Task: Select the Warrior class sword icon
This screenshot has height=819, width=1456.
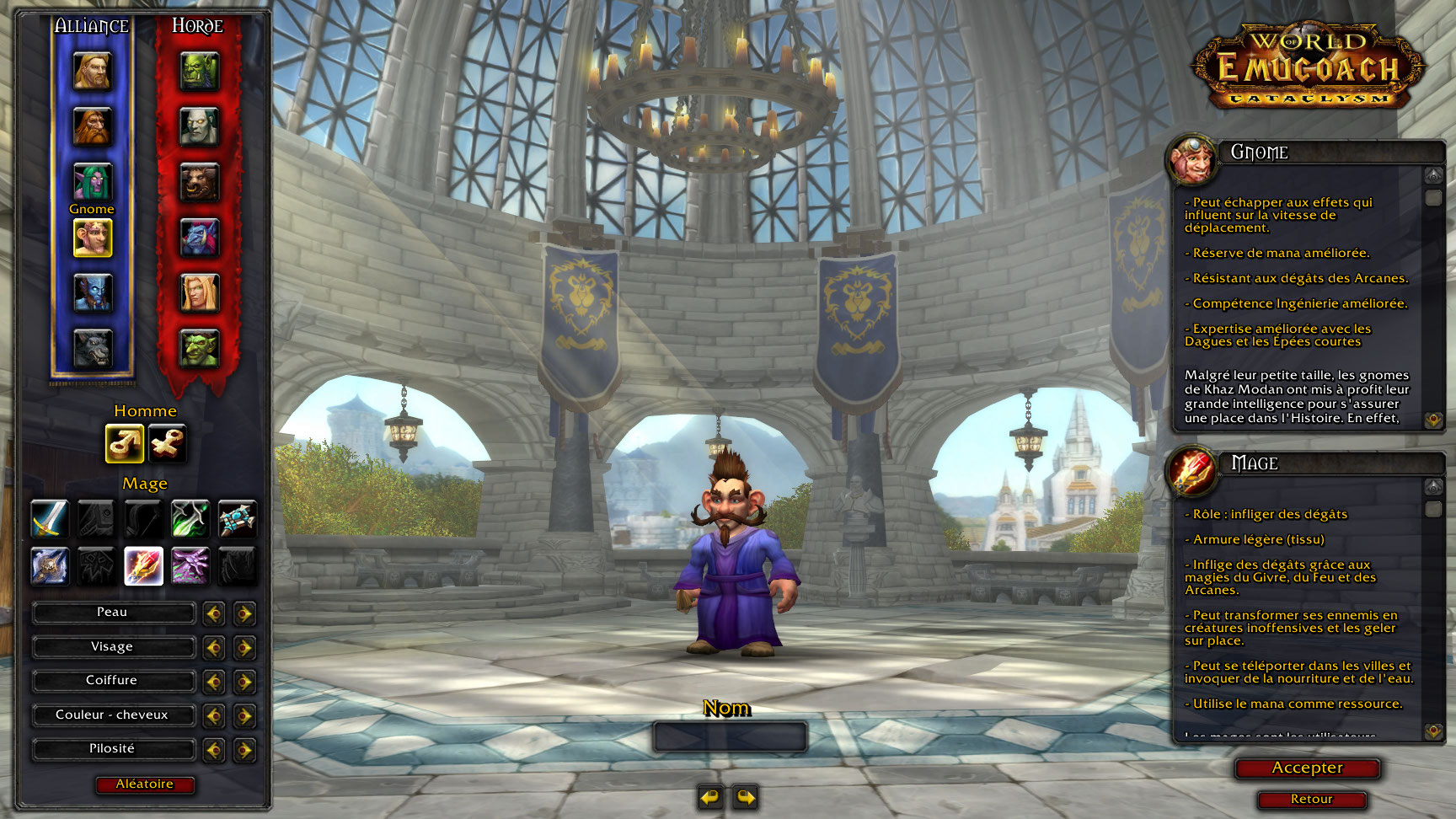Action: [49, 519]
